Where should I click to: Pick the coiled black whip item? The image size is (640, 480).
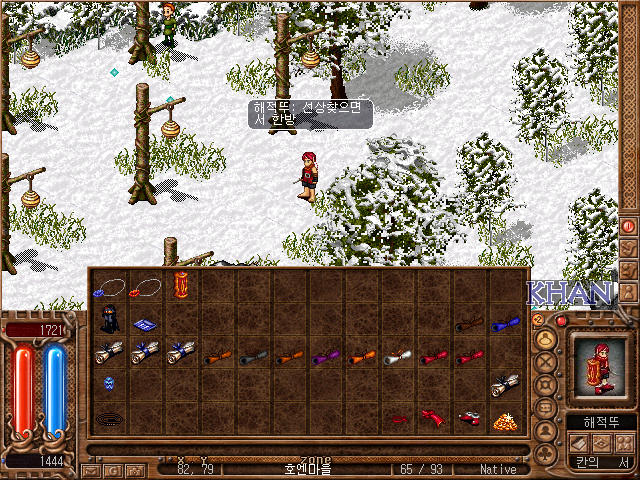[109, 417]
